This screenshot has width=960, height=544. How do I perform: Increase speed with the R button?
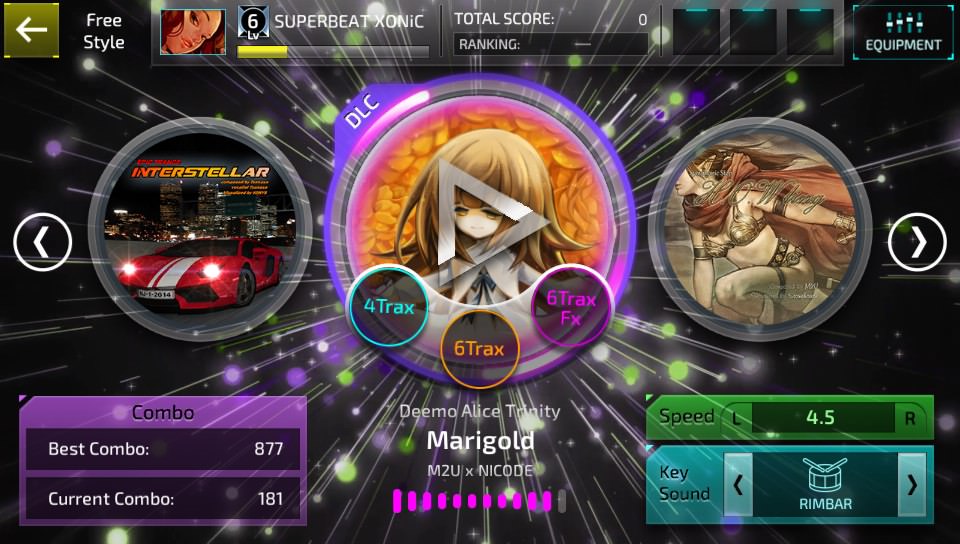click(910, 418)
